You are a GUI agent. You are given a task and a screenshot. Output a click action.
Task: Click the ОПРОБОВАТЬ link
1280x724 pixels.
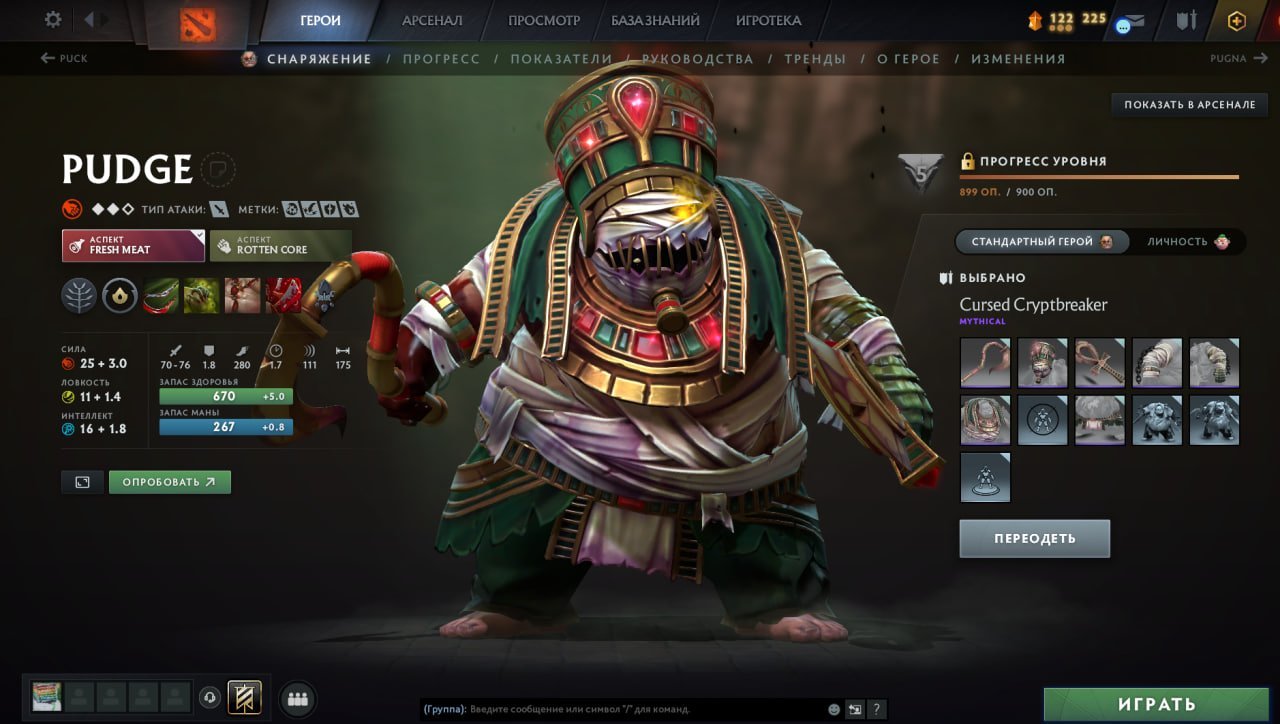click(170, 481)
